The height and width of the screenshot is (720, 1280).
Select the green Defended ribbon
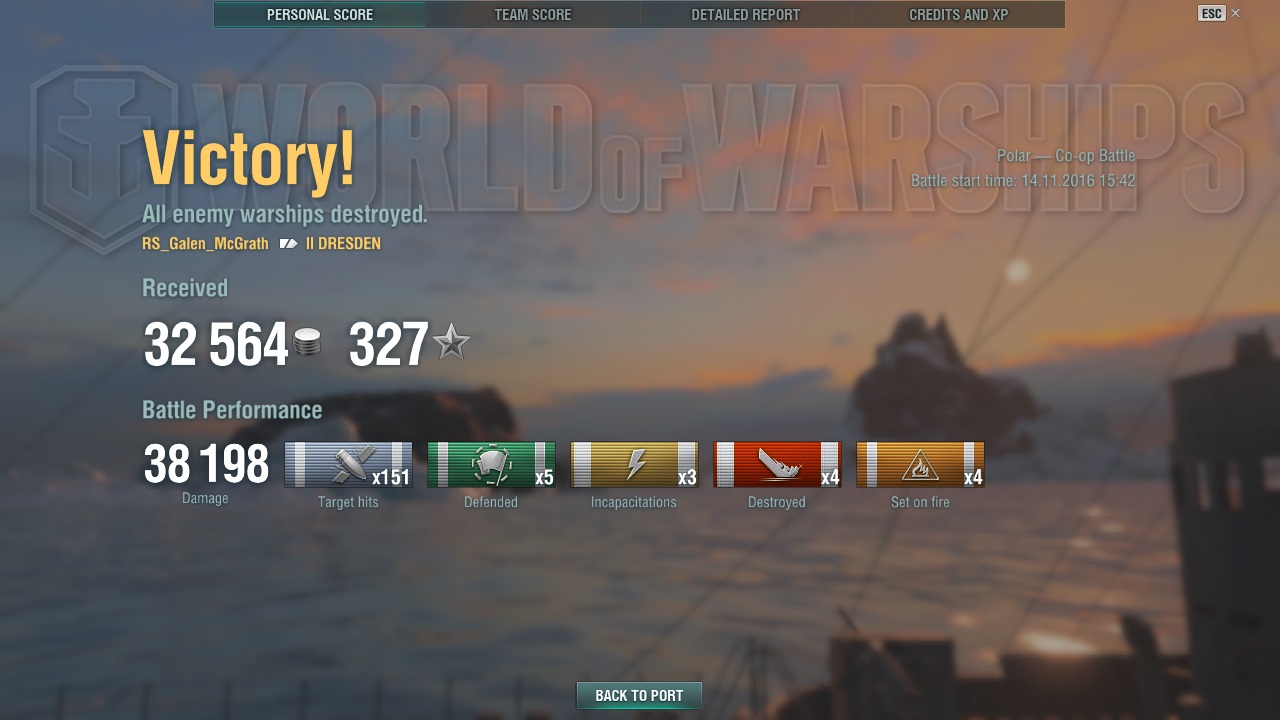(x=491, y=465)
